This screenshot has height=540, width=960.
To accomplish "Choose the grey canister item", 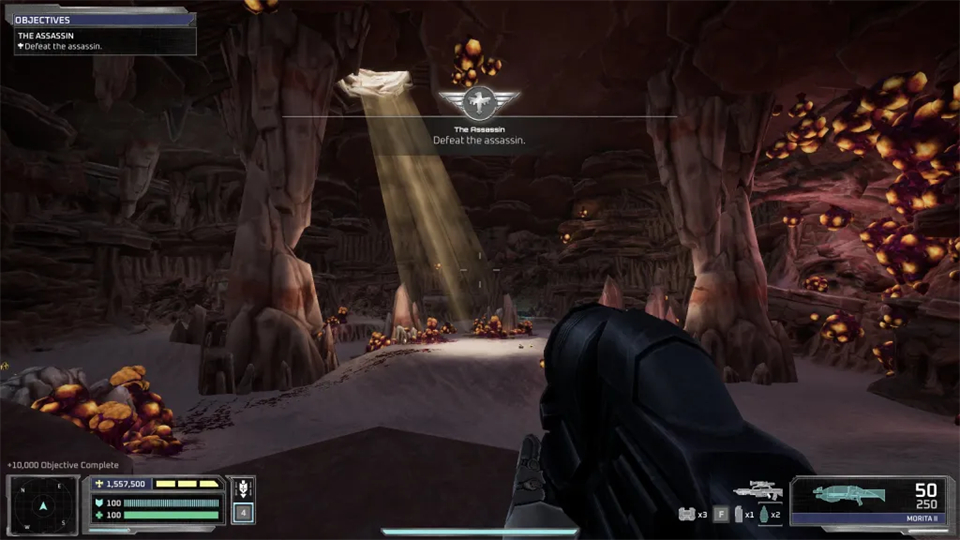I will (739, 515).
